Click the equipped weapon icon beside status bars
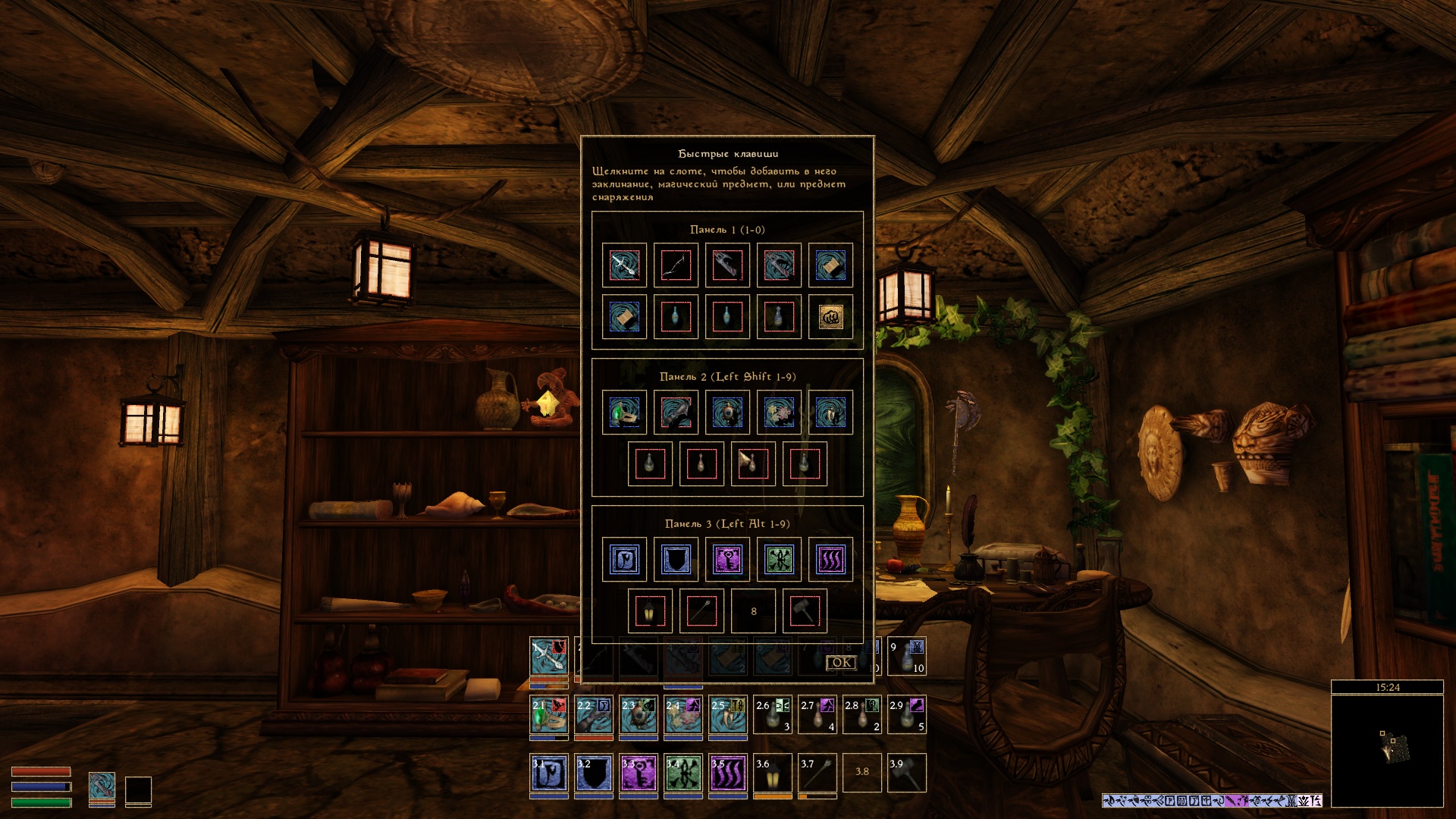 (x=102, y=788)
